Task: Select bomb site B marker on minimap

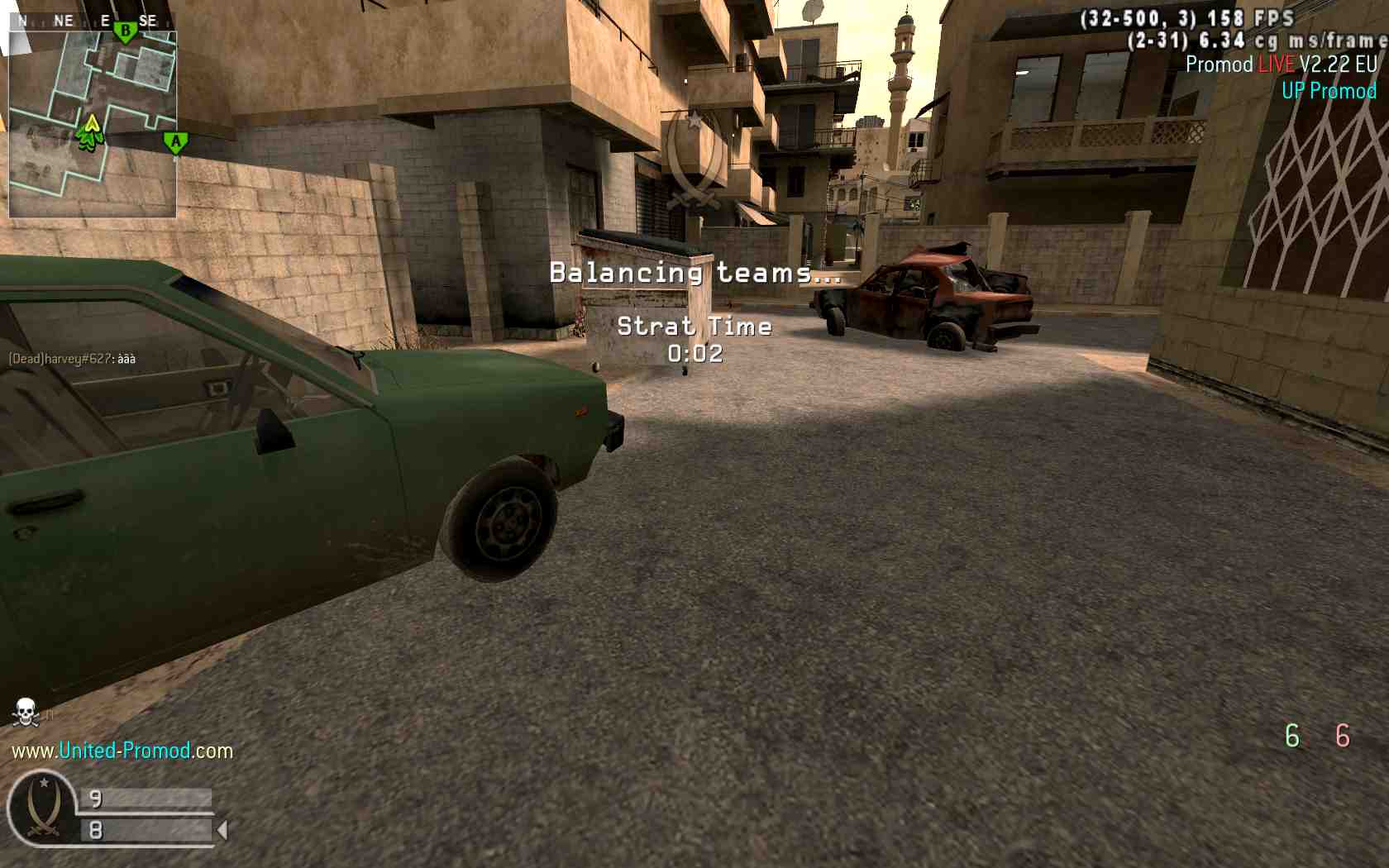Action: click(x=125, y=32)
